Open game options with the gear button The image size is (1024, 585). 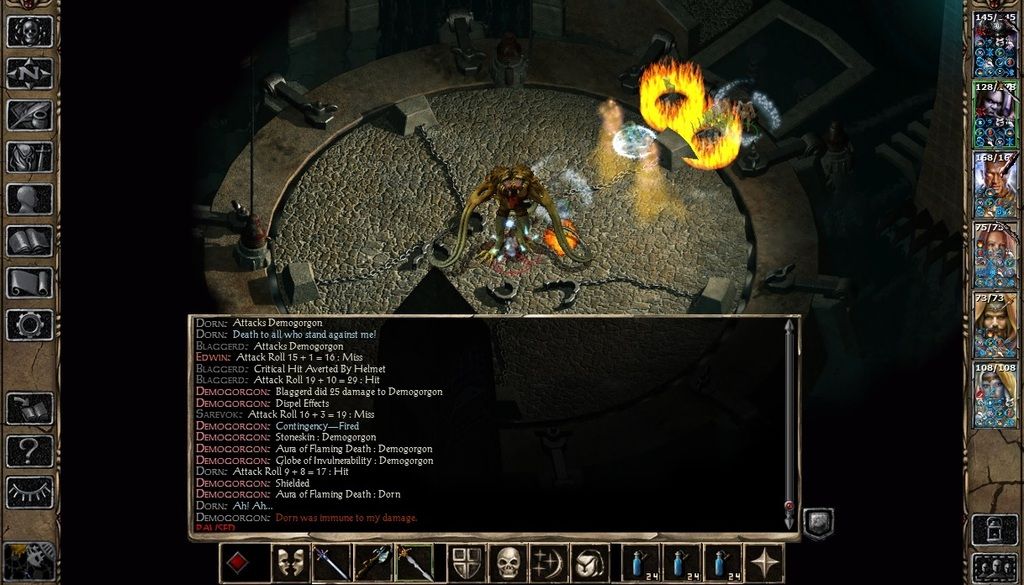(30, 324)
